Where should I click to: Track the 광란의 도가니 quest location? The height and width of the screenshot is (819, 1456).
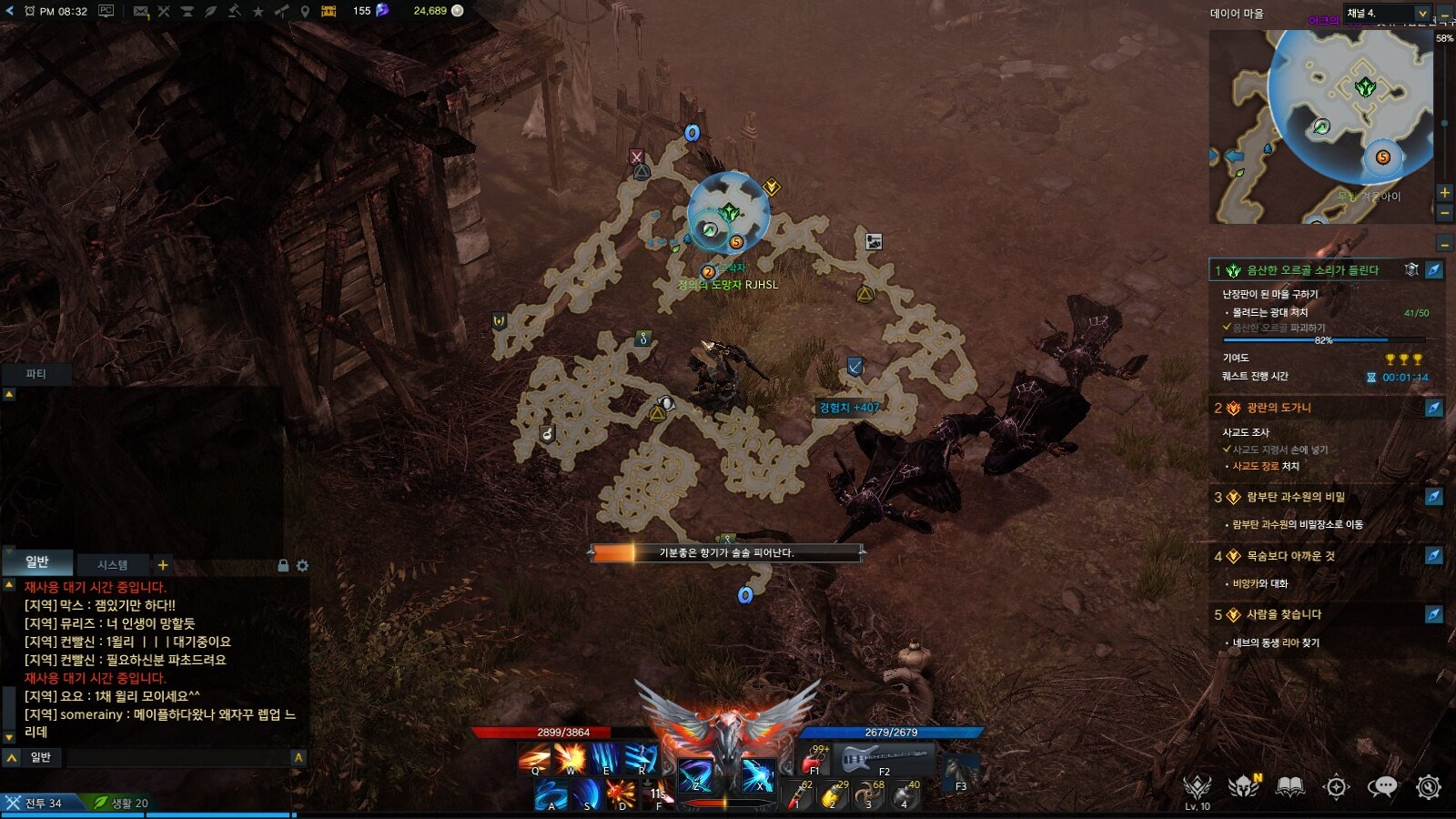coord(1433,408)
